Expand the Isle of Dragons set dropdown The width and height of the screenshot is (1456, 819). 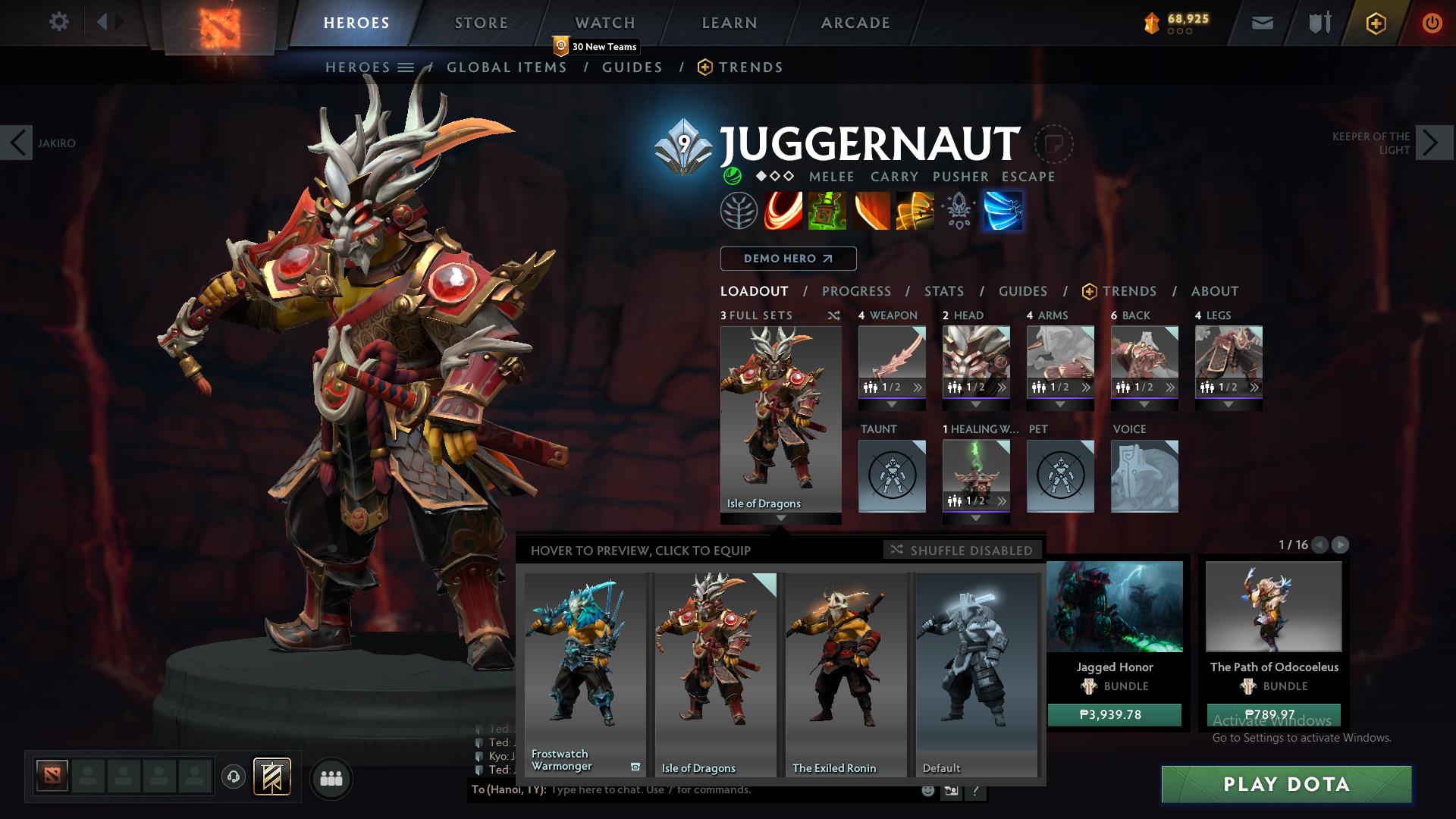pos(781,519)
